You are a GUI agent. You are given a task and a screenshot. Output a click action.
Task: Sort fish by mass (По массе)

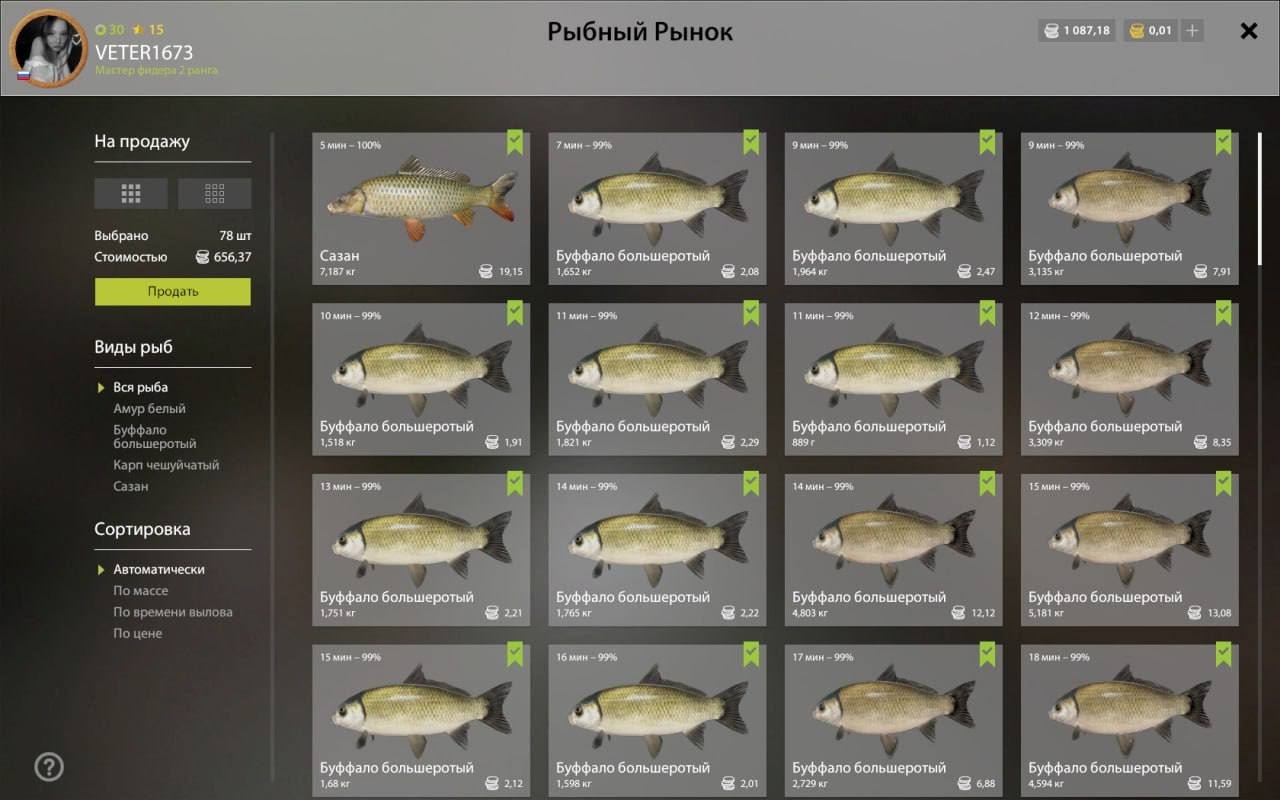click(x=140, y=591)
